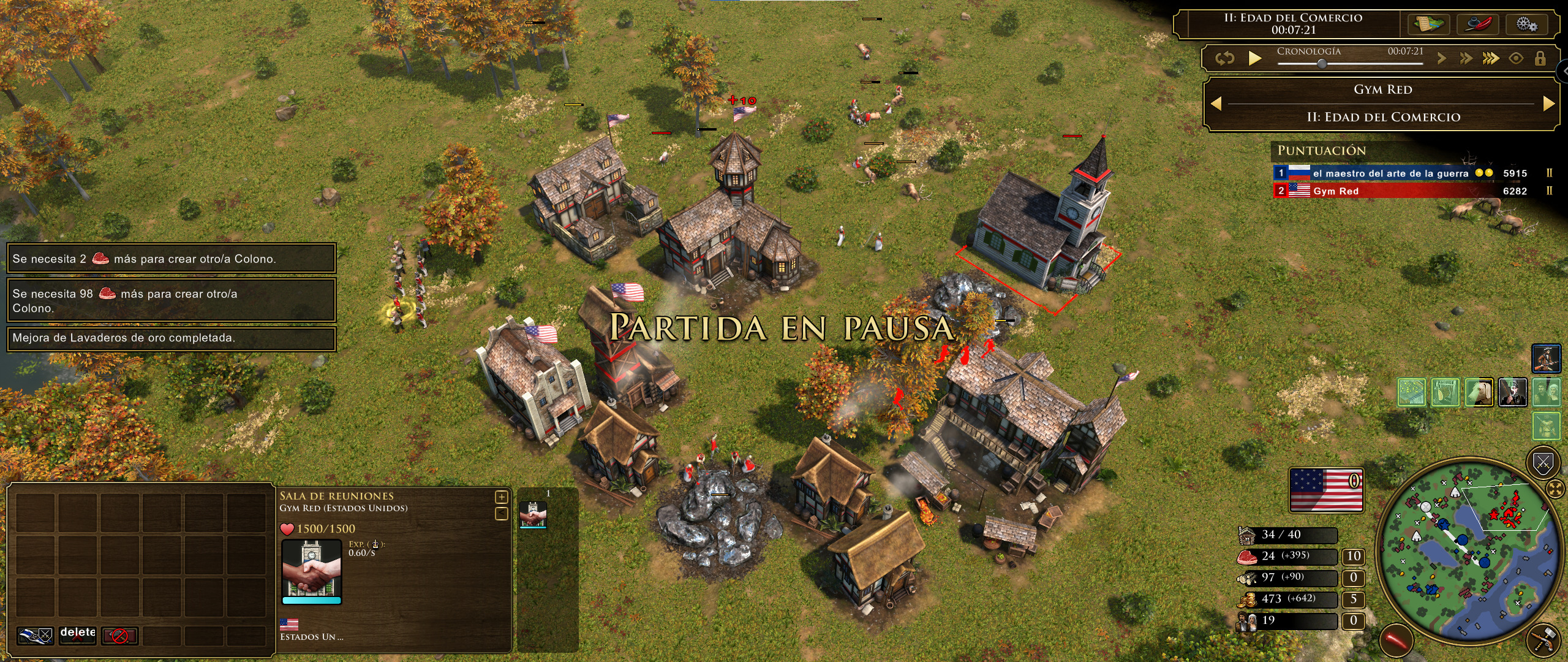Select the Sala de Reuniones portrait

point(311,569)
